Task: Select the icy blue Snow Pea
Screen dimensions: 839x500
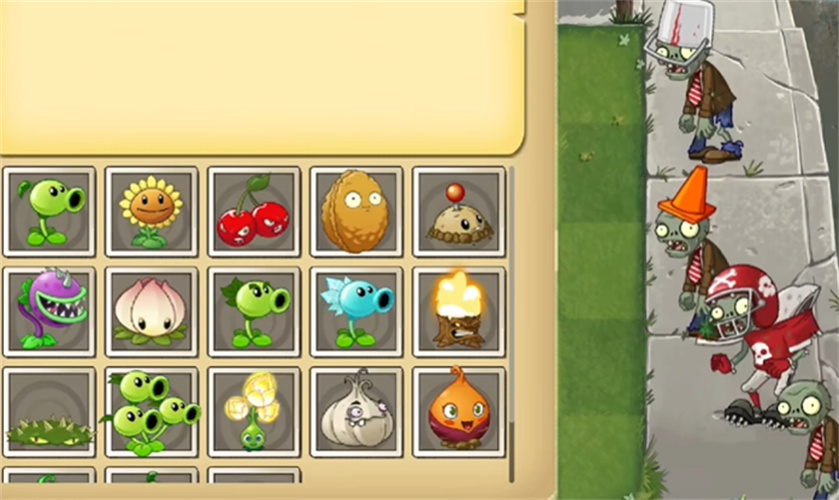Action: (x=357, y=312)
